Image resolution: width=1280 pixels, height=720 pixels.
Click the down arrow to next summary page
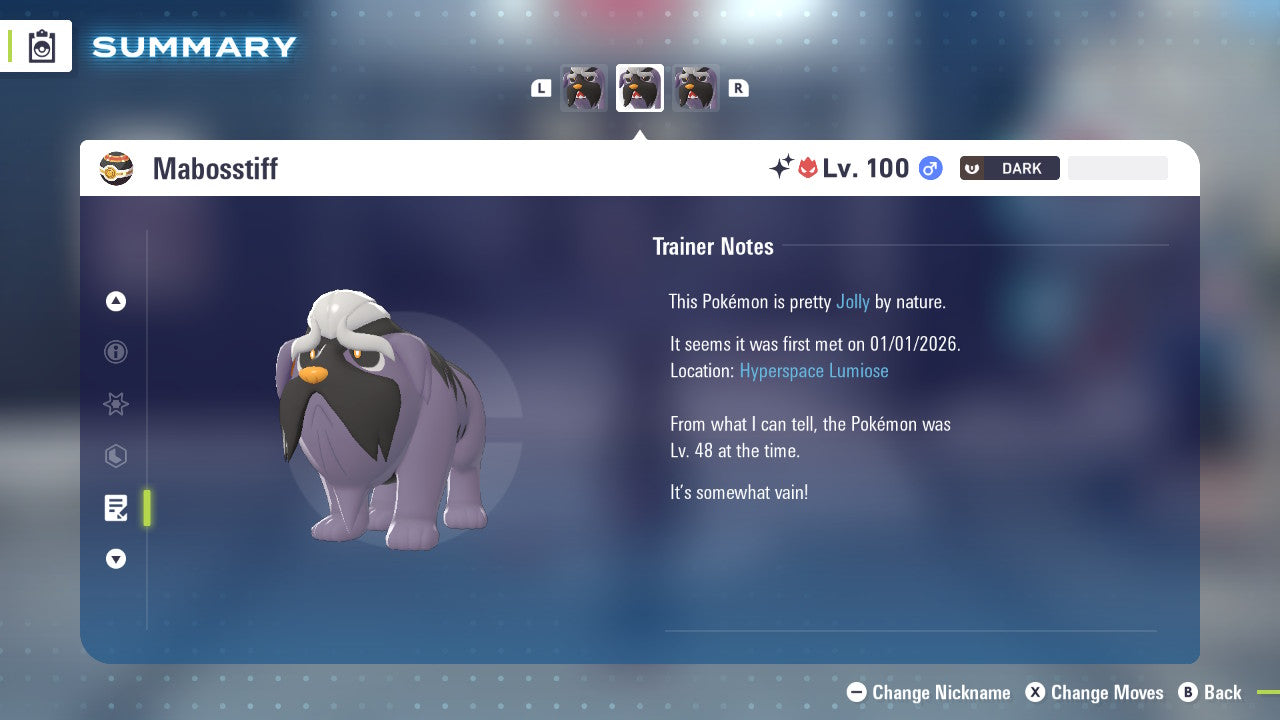pyautogui.click(x=115, y=559)
